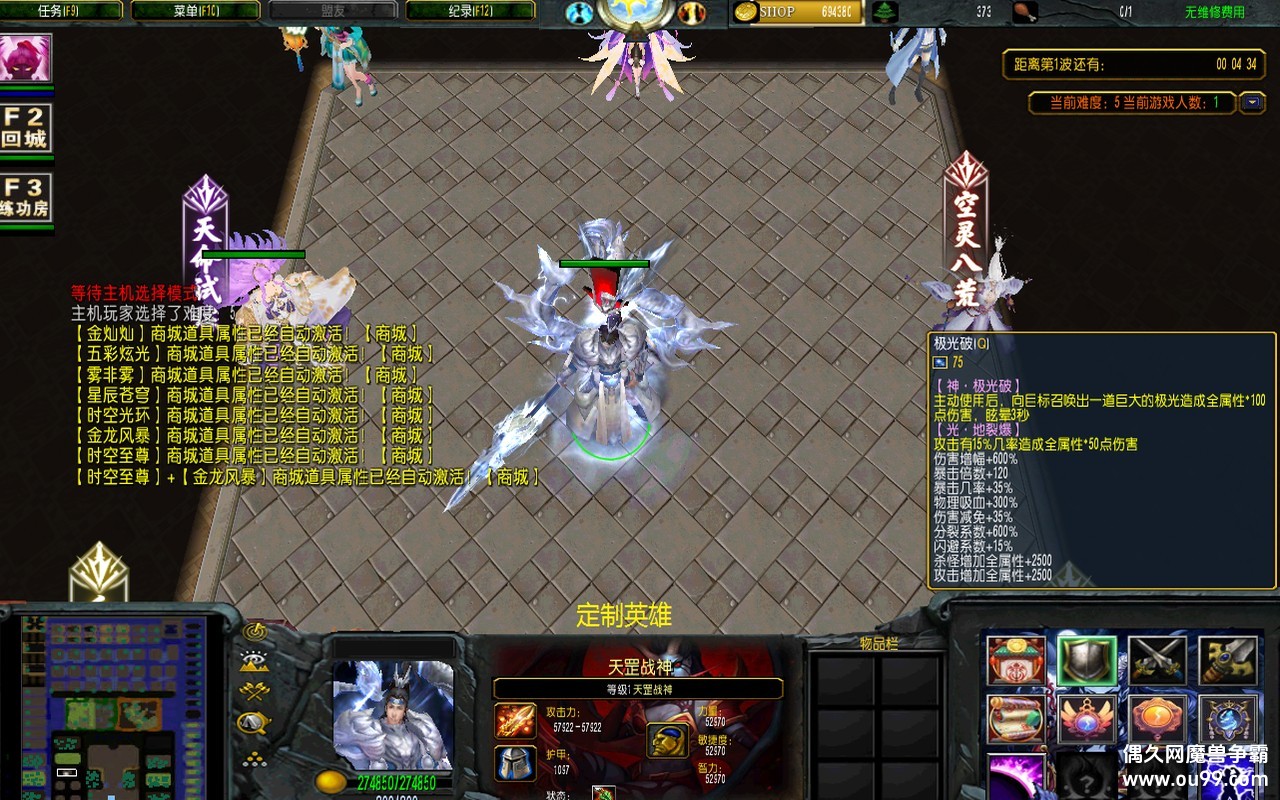
Task: Activate the green-bordered shield command
Action: 1087,661
